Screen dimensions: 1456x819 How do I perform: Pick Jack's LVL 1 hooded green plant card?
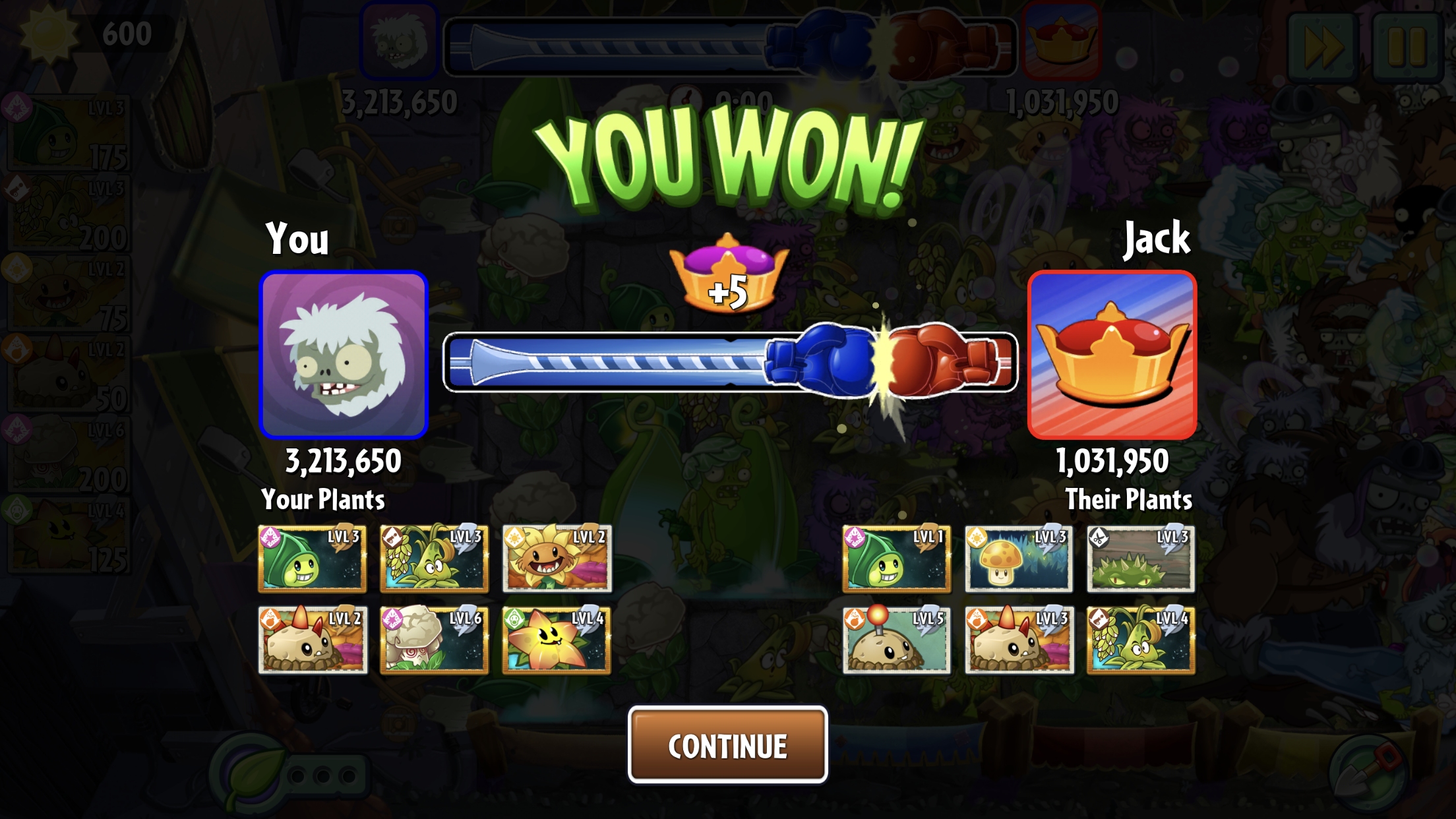pos(896,559)
